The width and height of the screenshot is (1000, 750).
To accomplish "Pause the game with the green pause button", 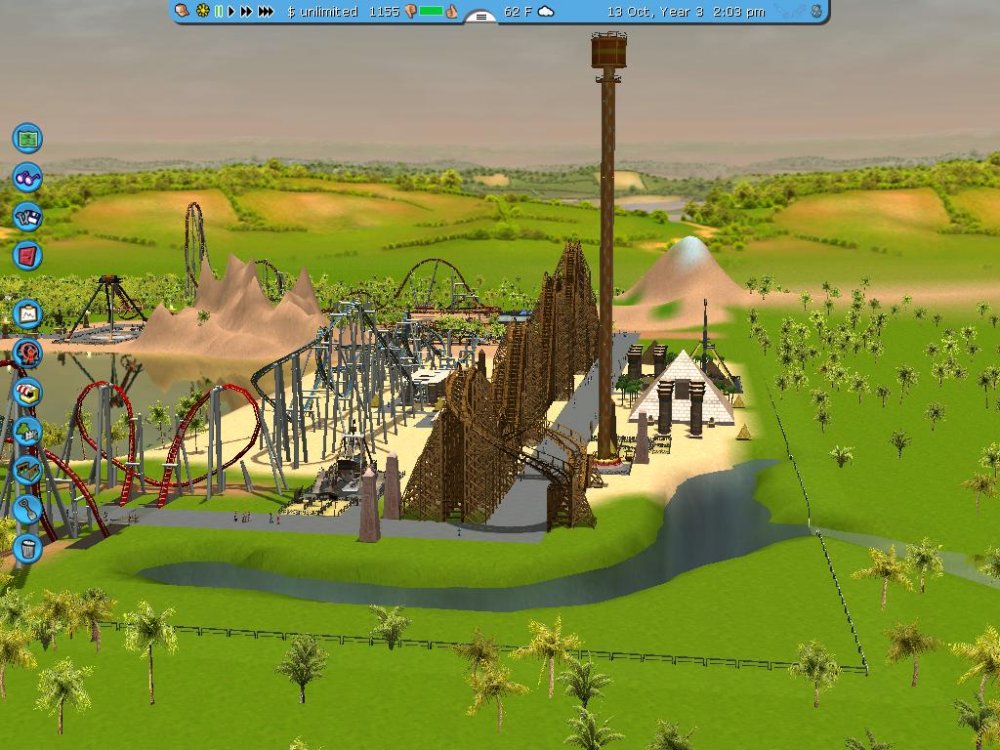I will tap(218, 11).
